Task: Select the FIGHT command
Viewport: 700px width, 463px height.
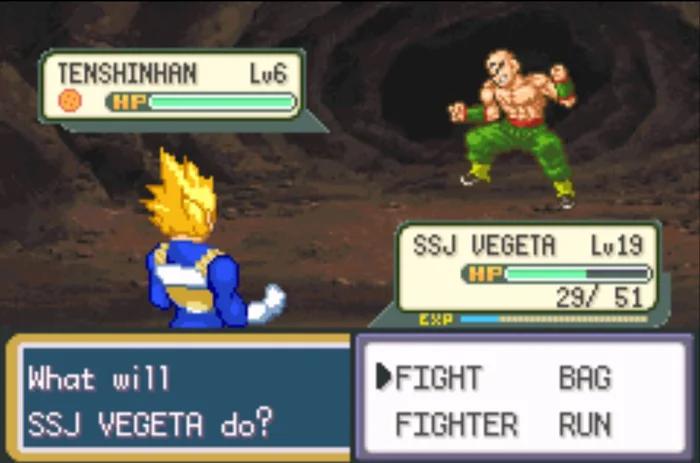Action: pos(438,378)
